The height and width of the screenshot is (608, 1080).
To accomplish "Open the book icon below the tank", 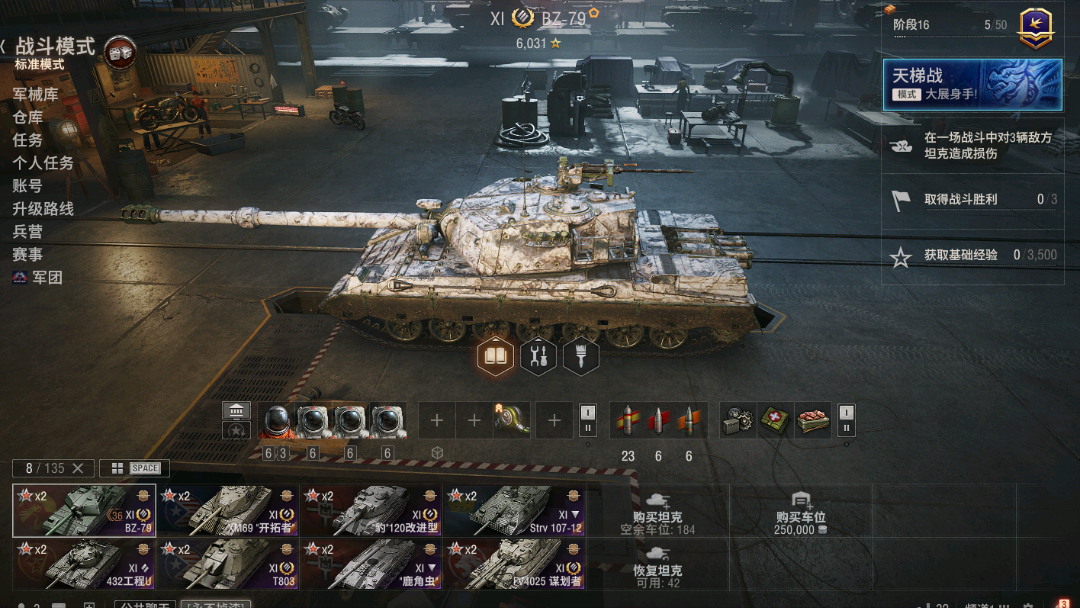I will tap(496, 356).
